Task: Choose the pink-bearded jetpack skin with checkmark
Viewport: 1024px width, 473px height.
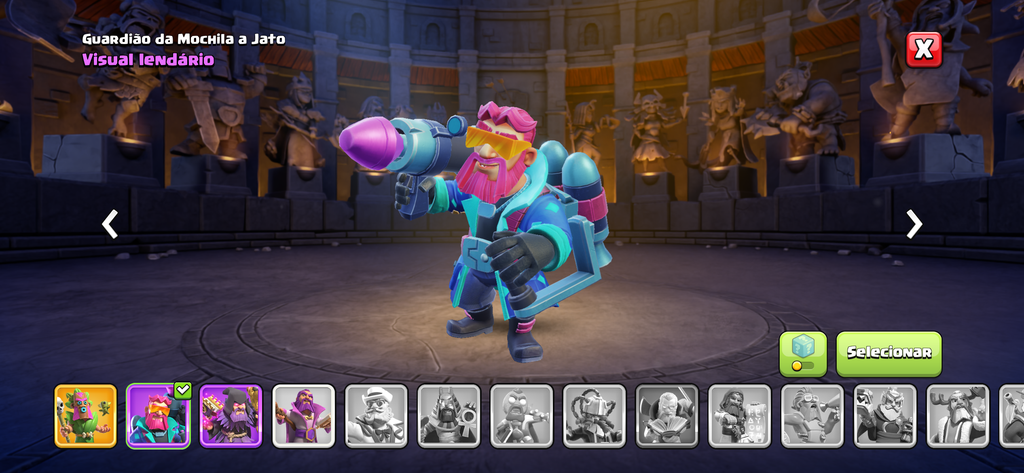Action: tap(158, 415)
